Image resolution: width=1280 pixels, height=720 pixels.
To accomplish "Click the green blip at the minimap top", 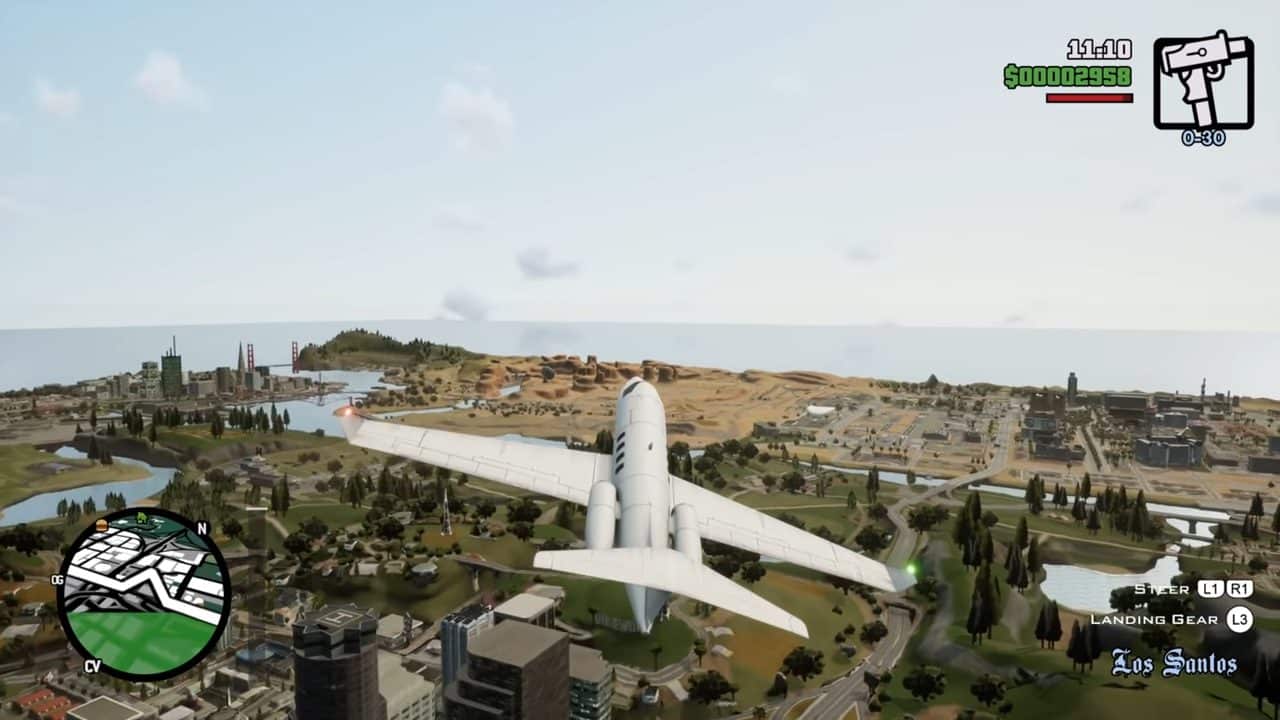I will pyautogui.click(x=141, y=517).
